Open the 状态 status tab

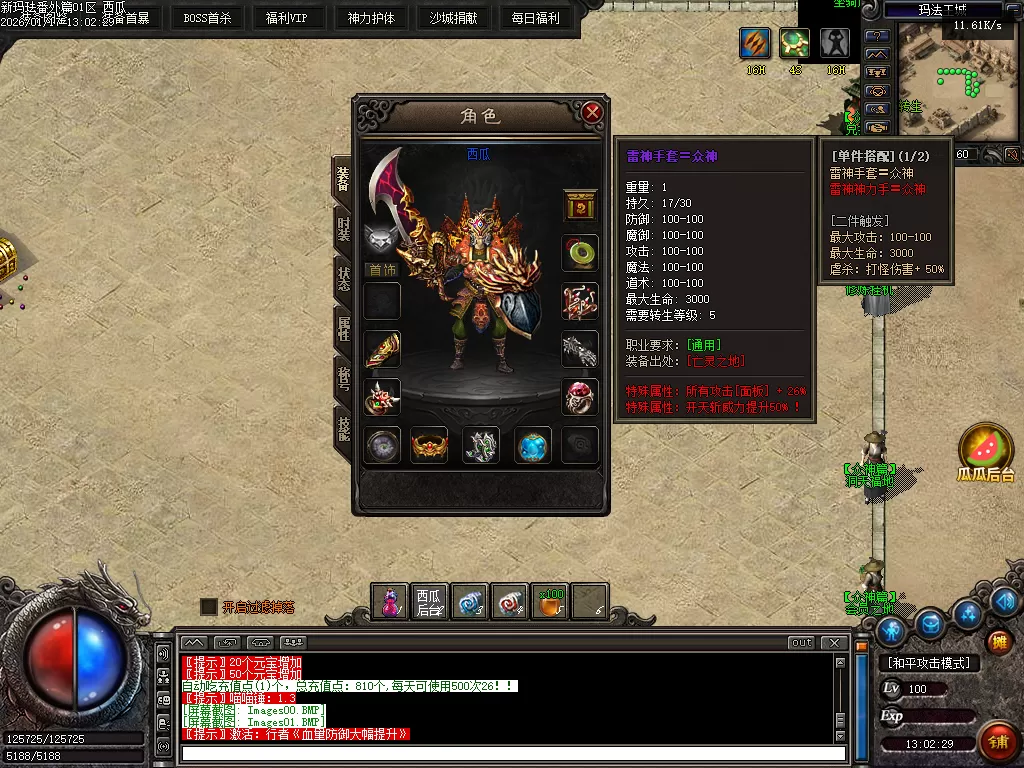(343, 278)
